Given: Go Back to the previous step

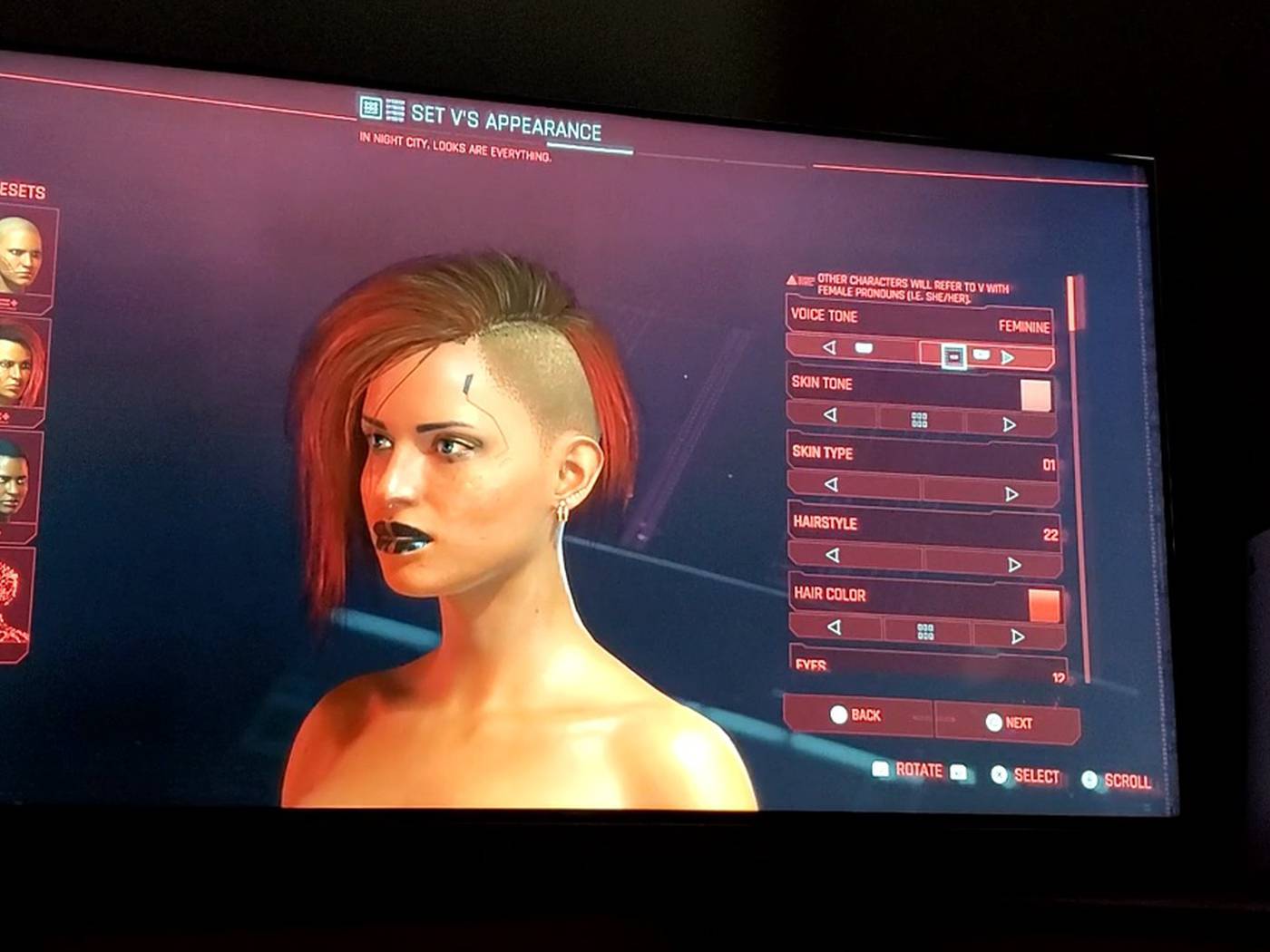Looking at the screenshot, I should (856, 715).
